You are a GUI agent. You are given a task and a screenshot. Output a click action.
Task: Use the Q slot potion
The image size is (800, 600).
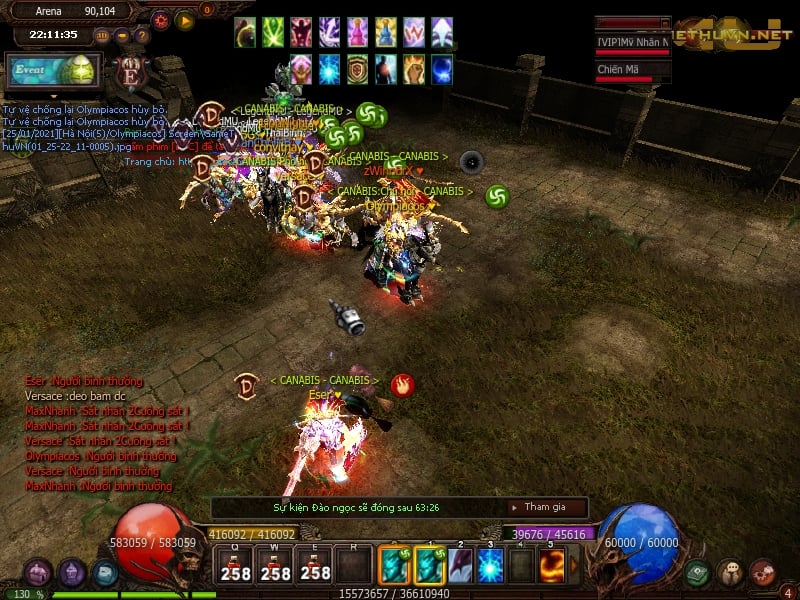(x=236, y=565)
